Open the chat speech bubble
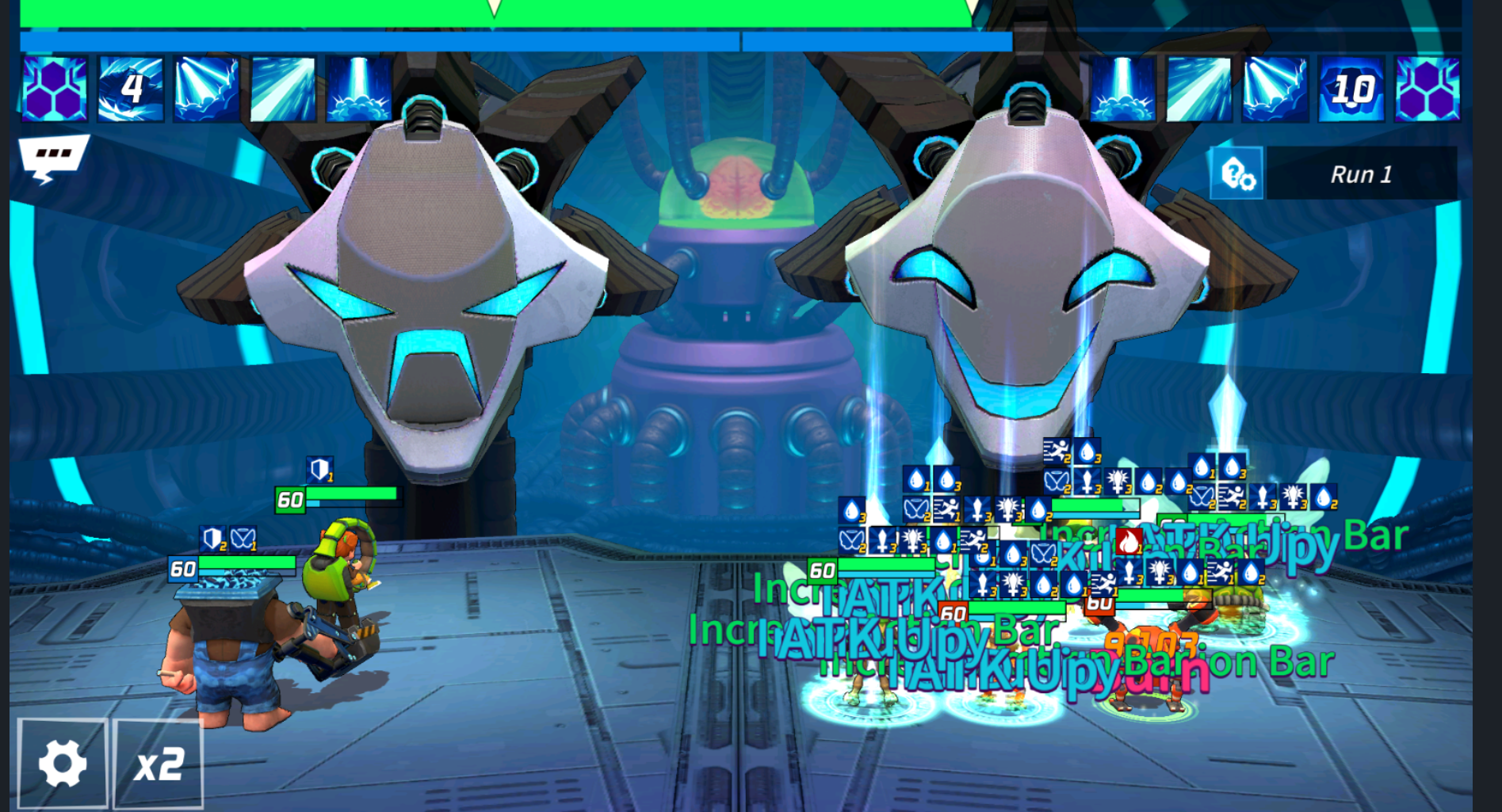 click(x=52, y=157)
